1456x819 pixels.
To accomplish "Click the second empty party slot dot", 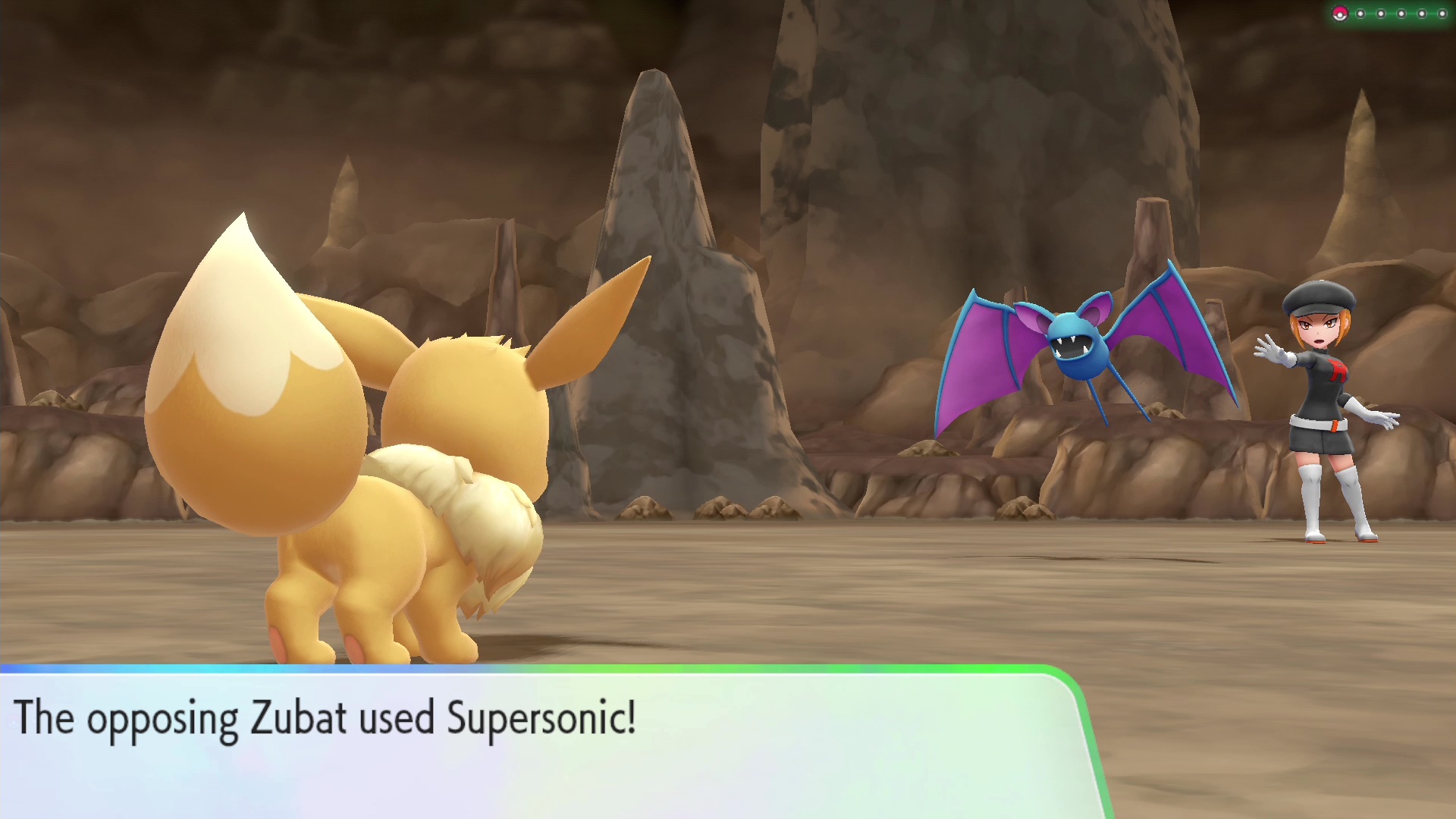I will [x=1380, y=13].
